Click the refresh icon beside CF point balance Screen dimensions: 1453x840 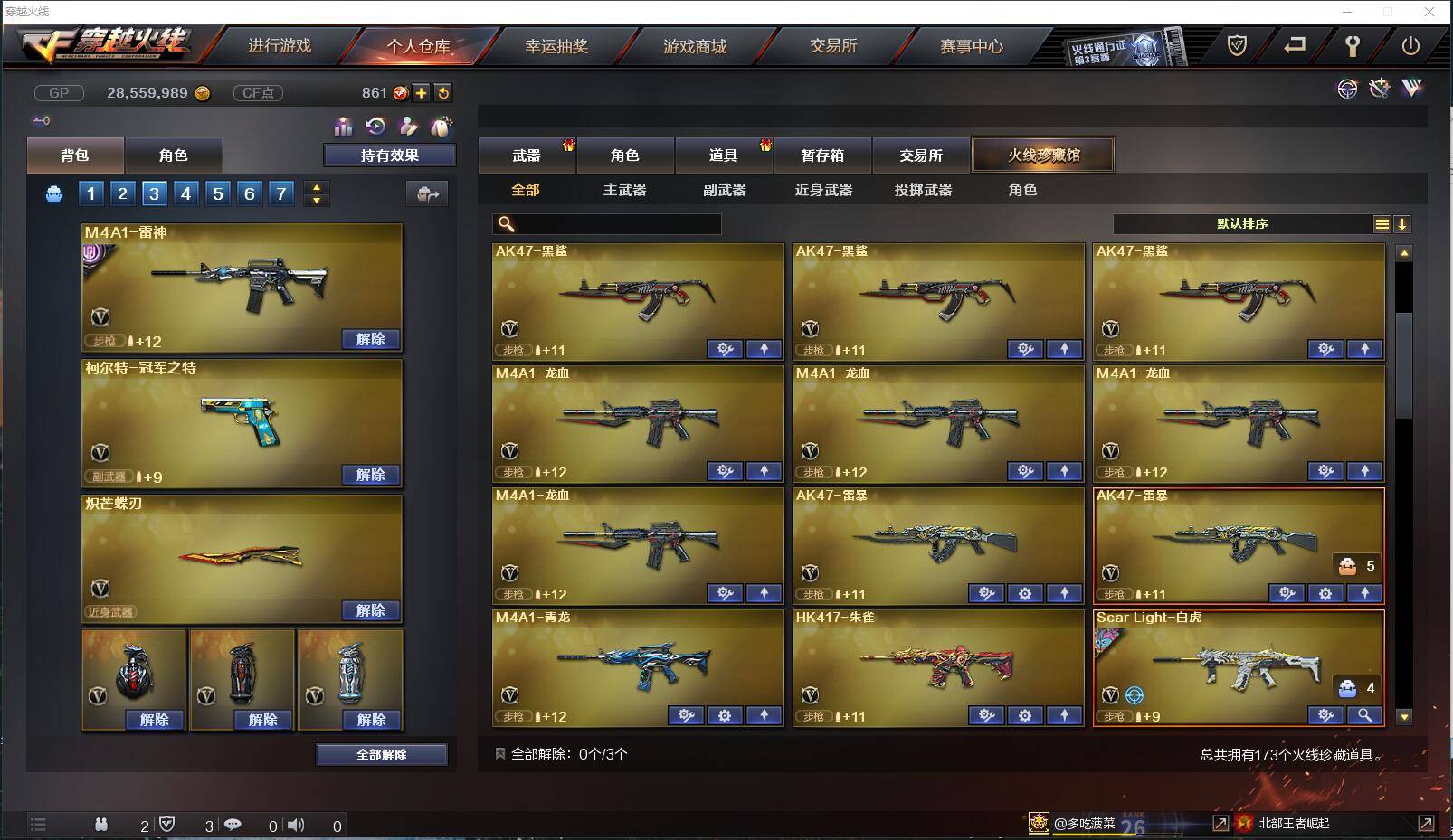tap(442, 91)
